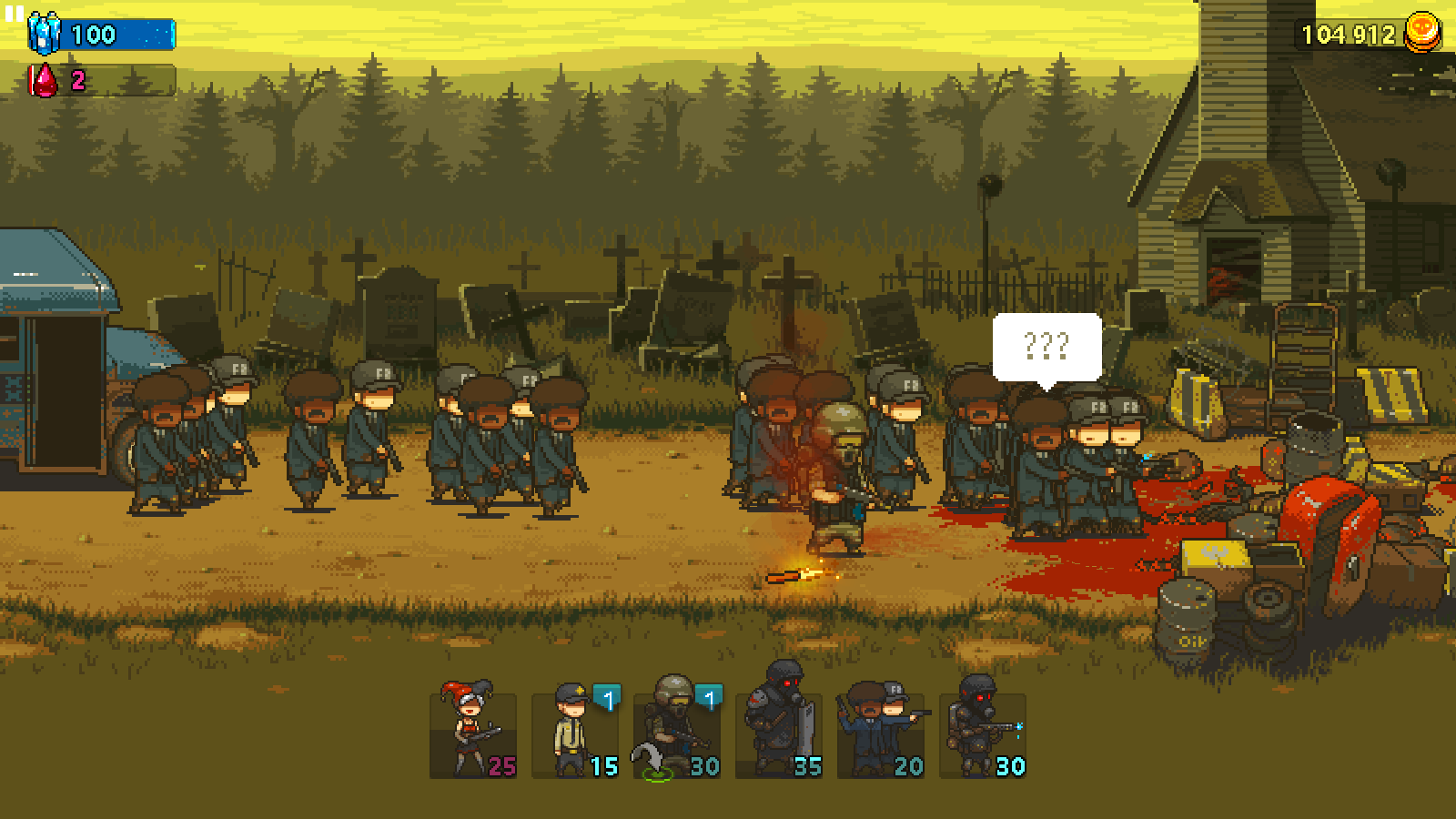1456x819 pixels.
Task: Deploy the jester-hat girl unit costing 25
Action: click(x=473, y=733)
